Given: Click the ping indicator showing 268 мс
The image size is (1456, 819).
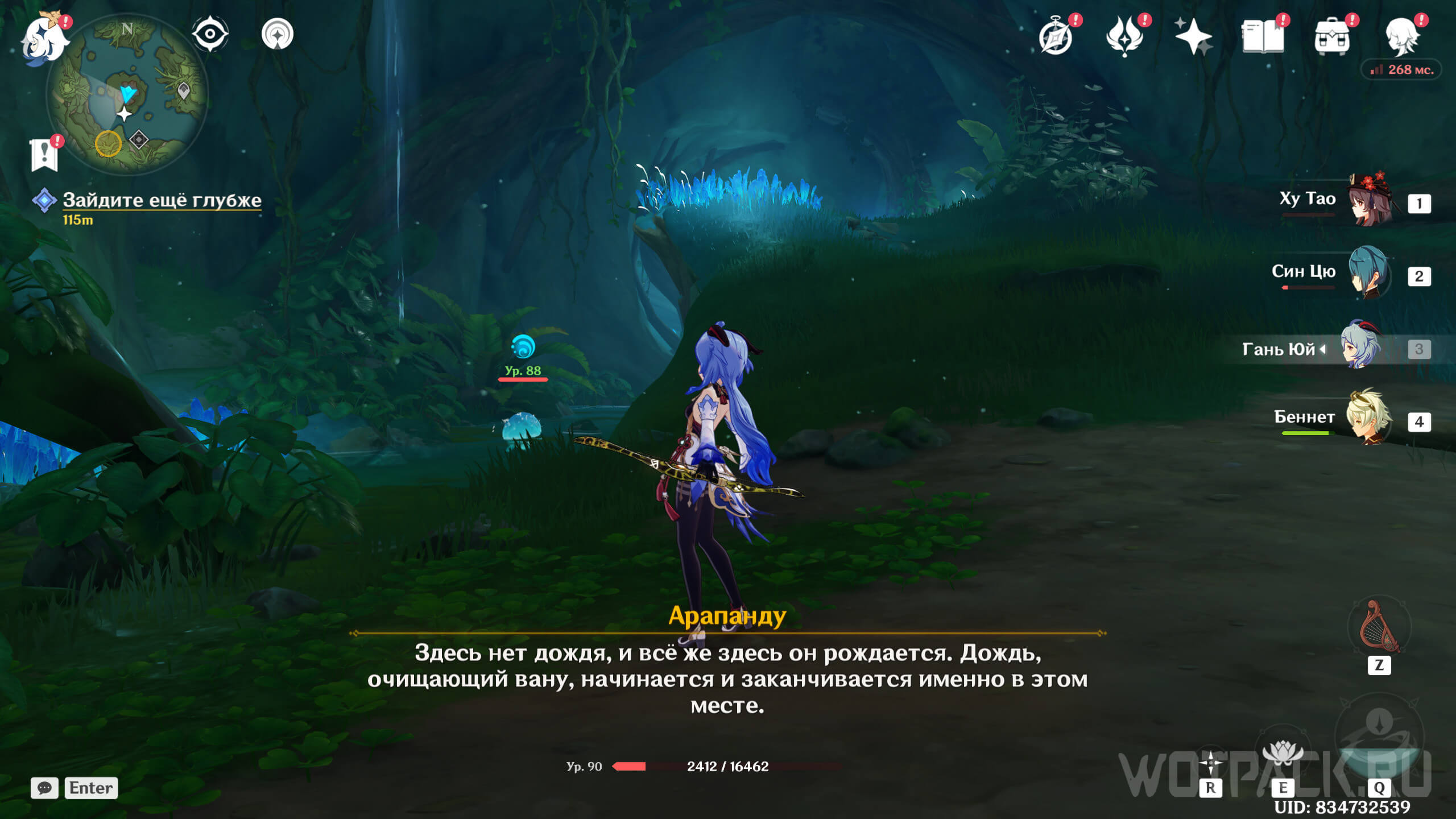Looking at the screenshot, I should pyautogui.click(x=1401, y=70).
